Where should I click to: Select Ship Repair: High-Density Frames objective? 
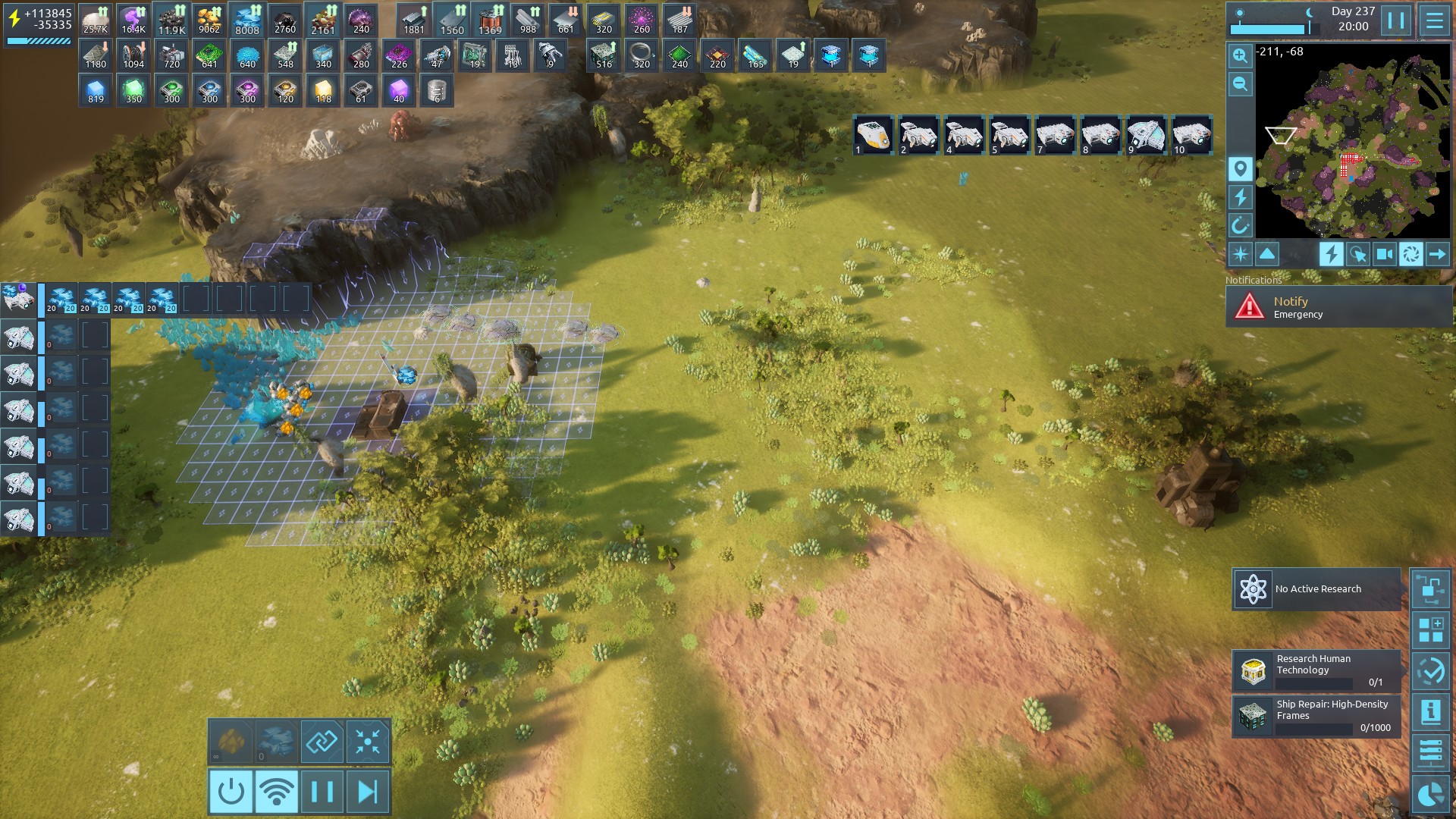tap(1316, 716)
